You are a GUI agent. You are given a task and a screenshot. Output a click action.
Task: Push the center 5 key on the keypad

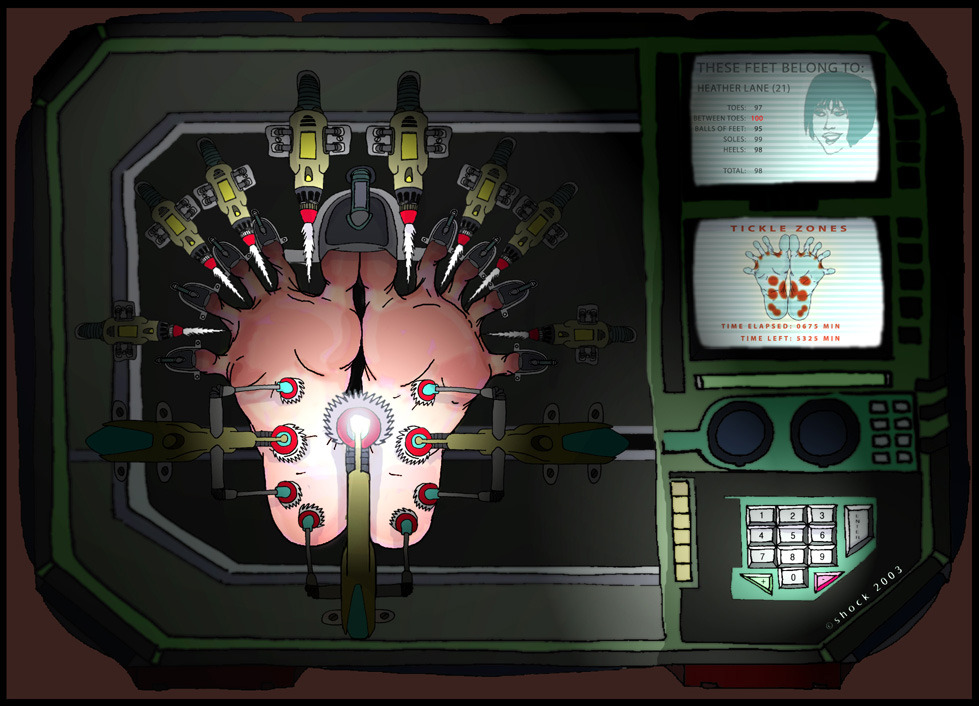(x=792, y=537)
